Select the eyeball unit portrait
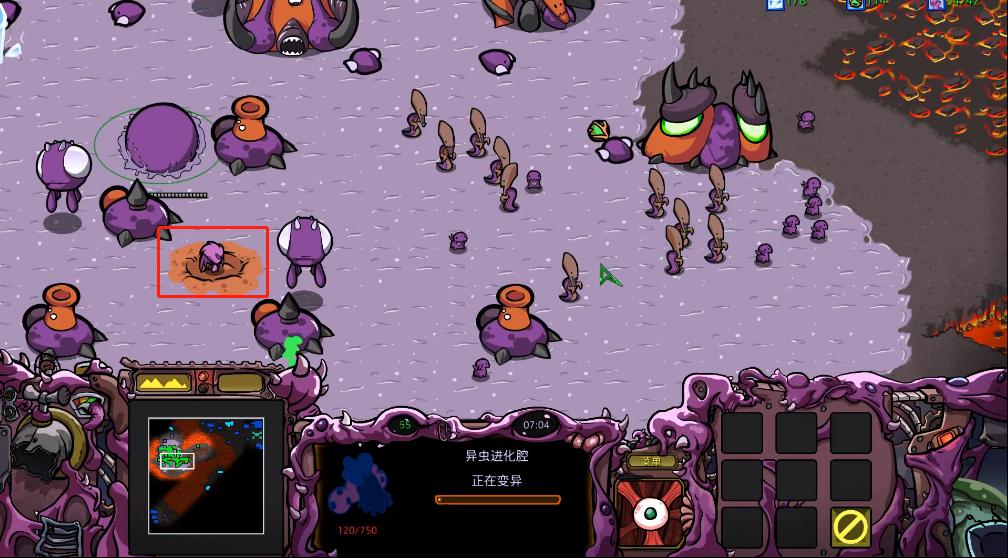 650,511
